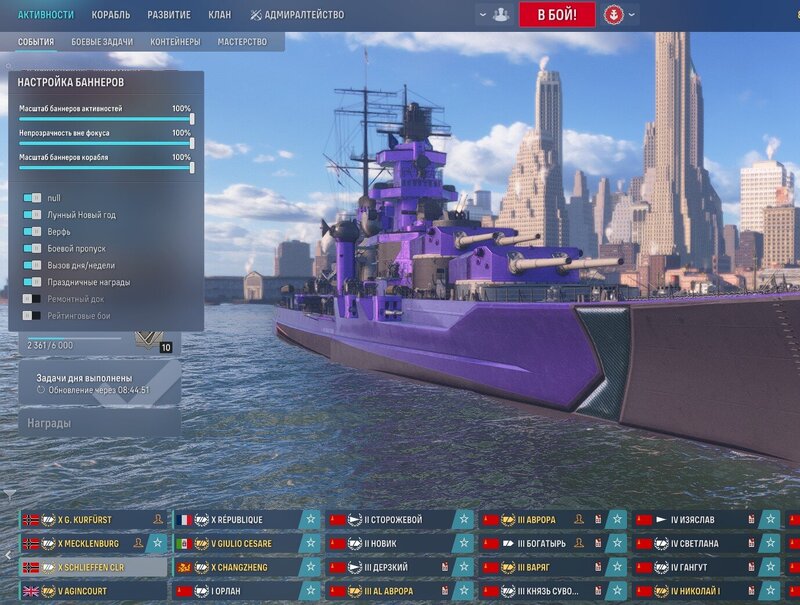This screenshot has height=605, width=800.
Task: Open the Корабль menu
Action: 110,15
